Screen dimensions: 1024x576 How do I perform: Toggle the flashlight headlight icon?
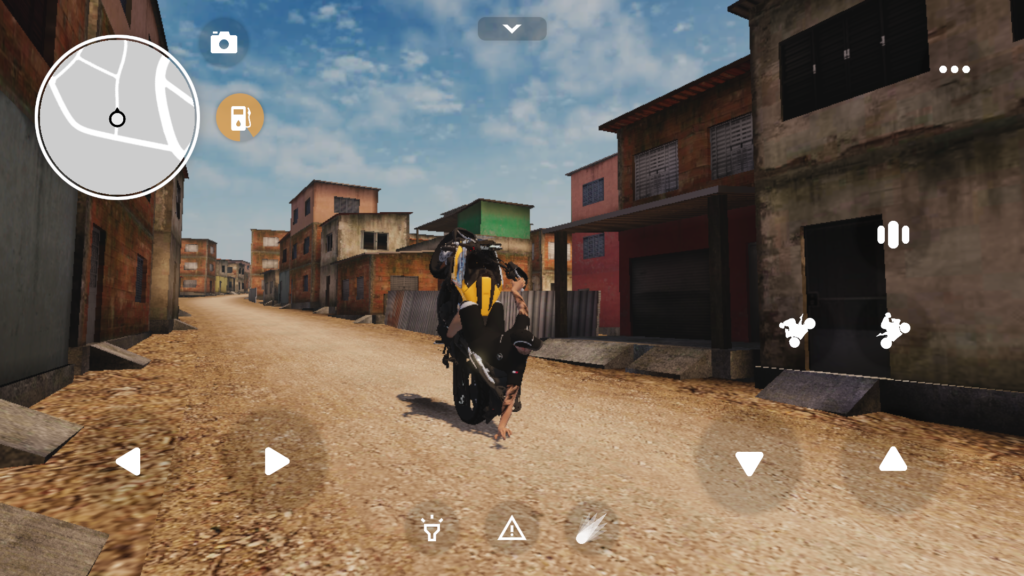coord(432,528)
